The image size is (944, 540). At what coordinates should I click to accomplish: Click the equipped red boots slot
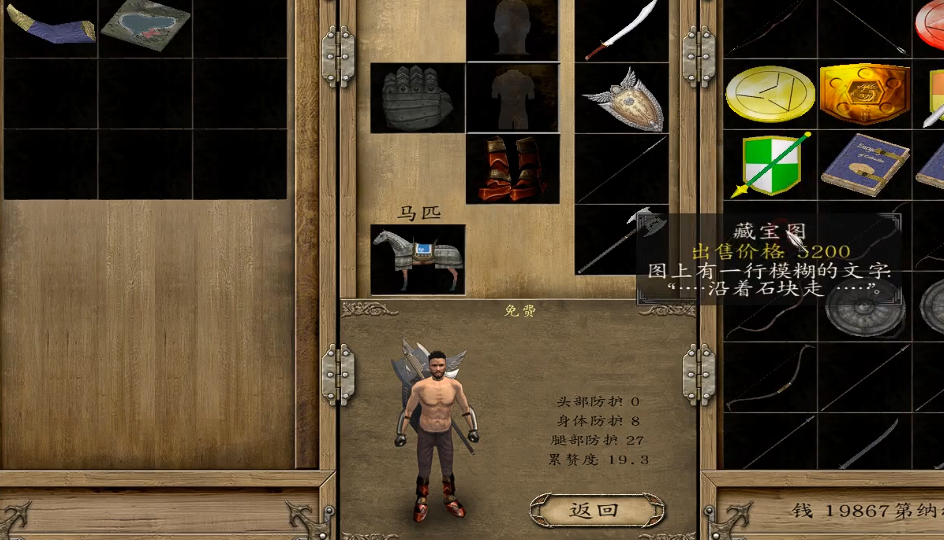pos(512,169)
